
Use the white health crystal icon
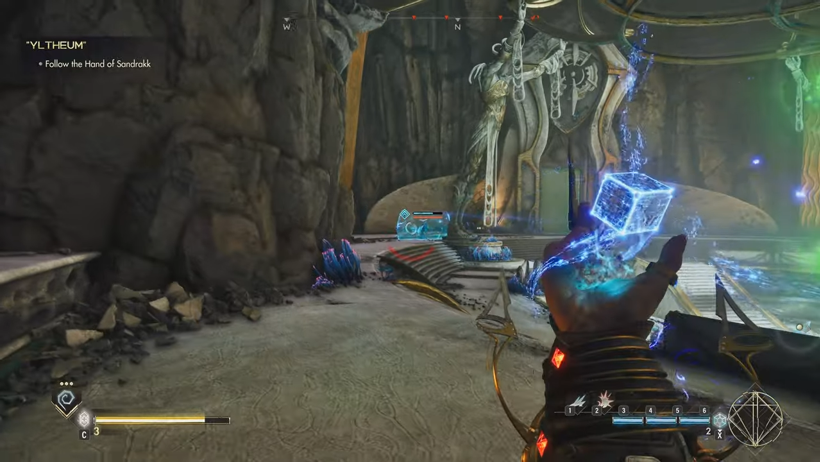(84, 419)
